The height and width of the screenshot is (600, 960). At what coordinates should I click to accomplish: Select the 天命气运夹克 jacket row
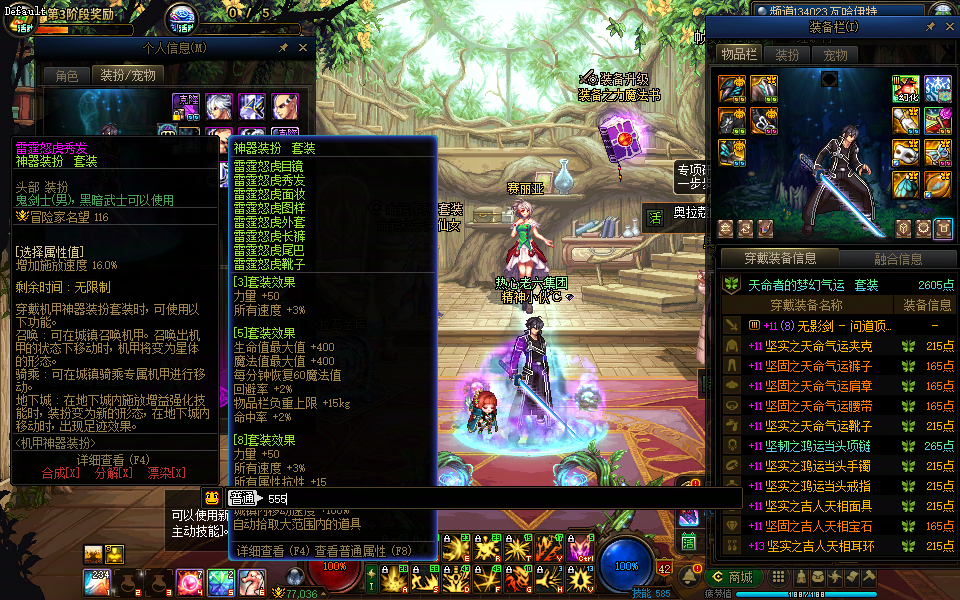(x=825, y=346)
